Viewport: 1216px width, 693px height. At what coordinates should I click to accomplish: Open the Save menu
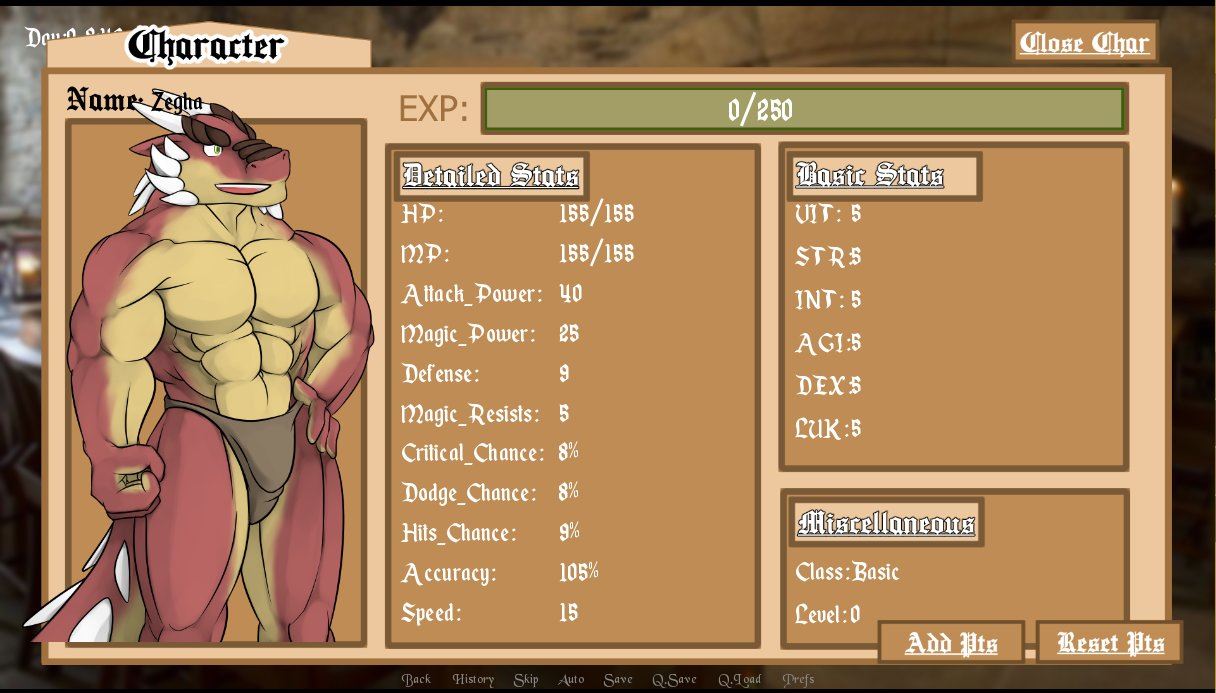618,679
